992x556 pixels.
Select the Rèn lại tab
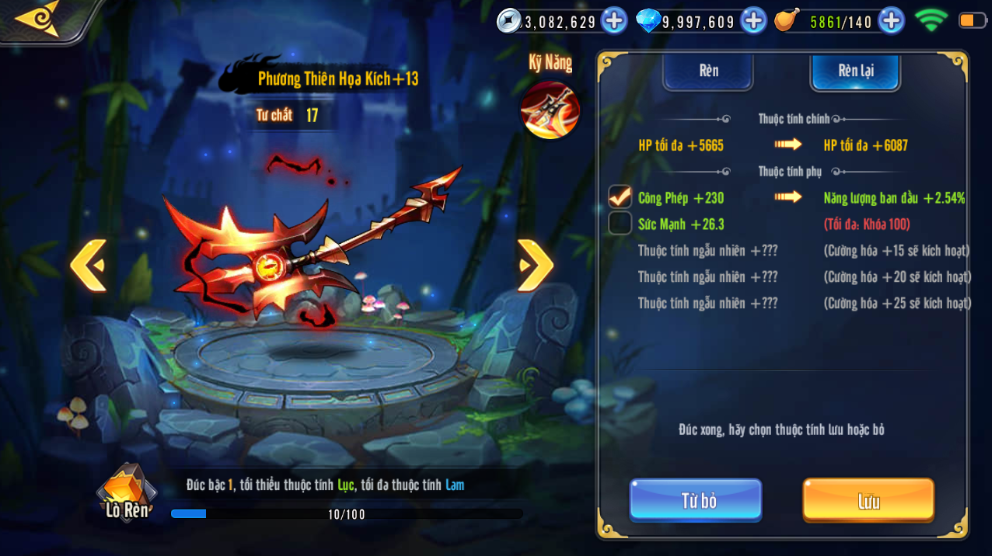(x=855, y=72)
